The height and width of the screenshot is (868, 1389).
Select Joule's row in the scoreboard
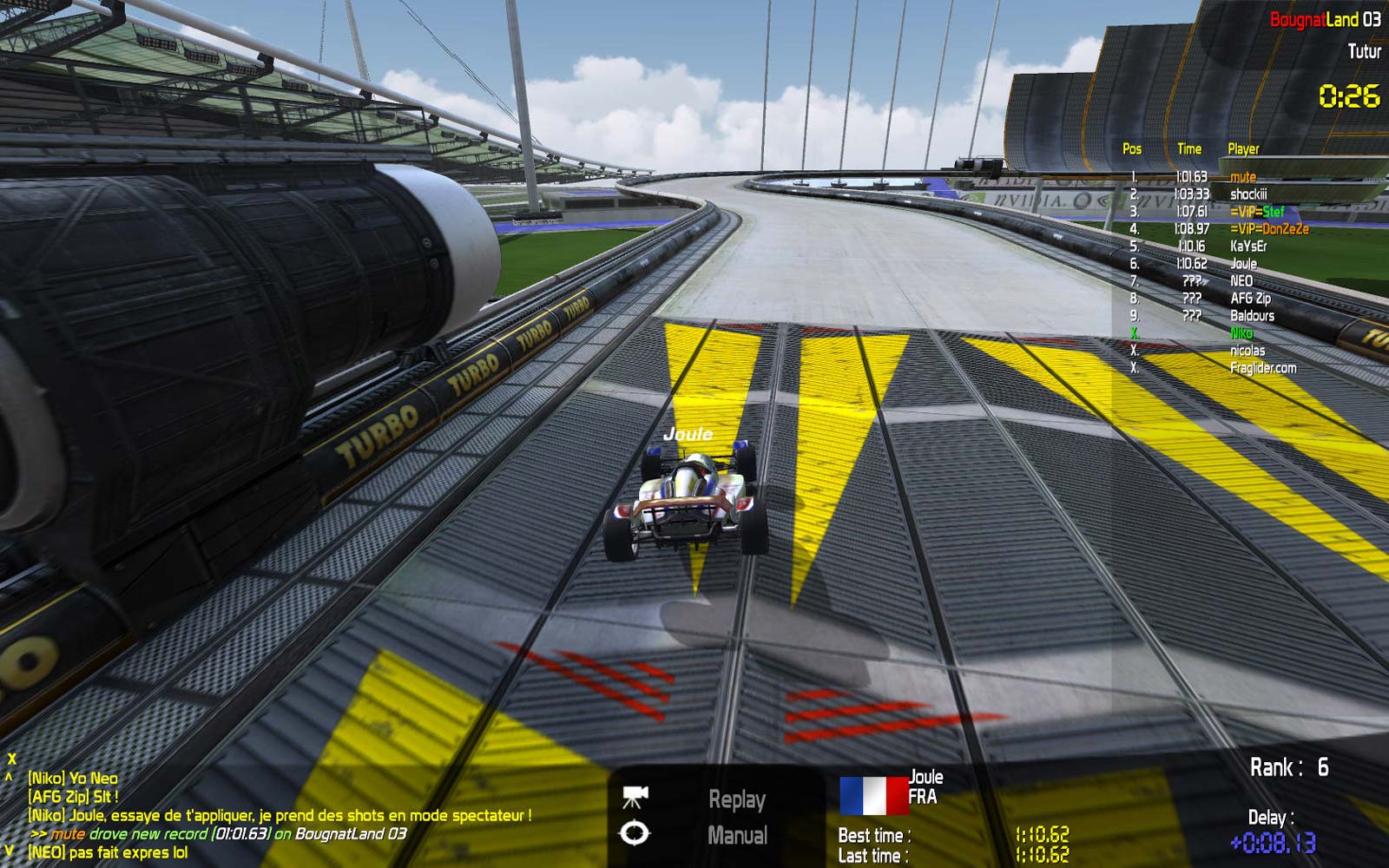click(1243, 264)
